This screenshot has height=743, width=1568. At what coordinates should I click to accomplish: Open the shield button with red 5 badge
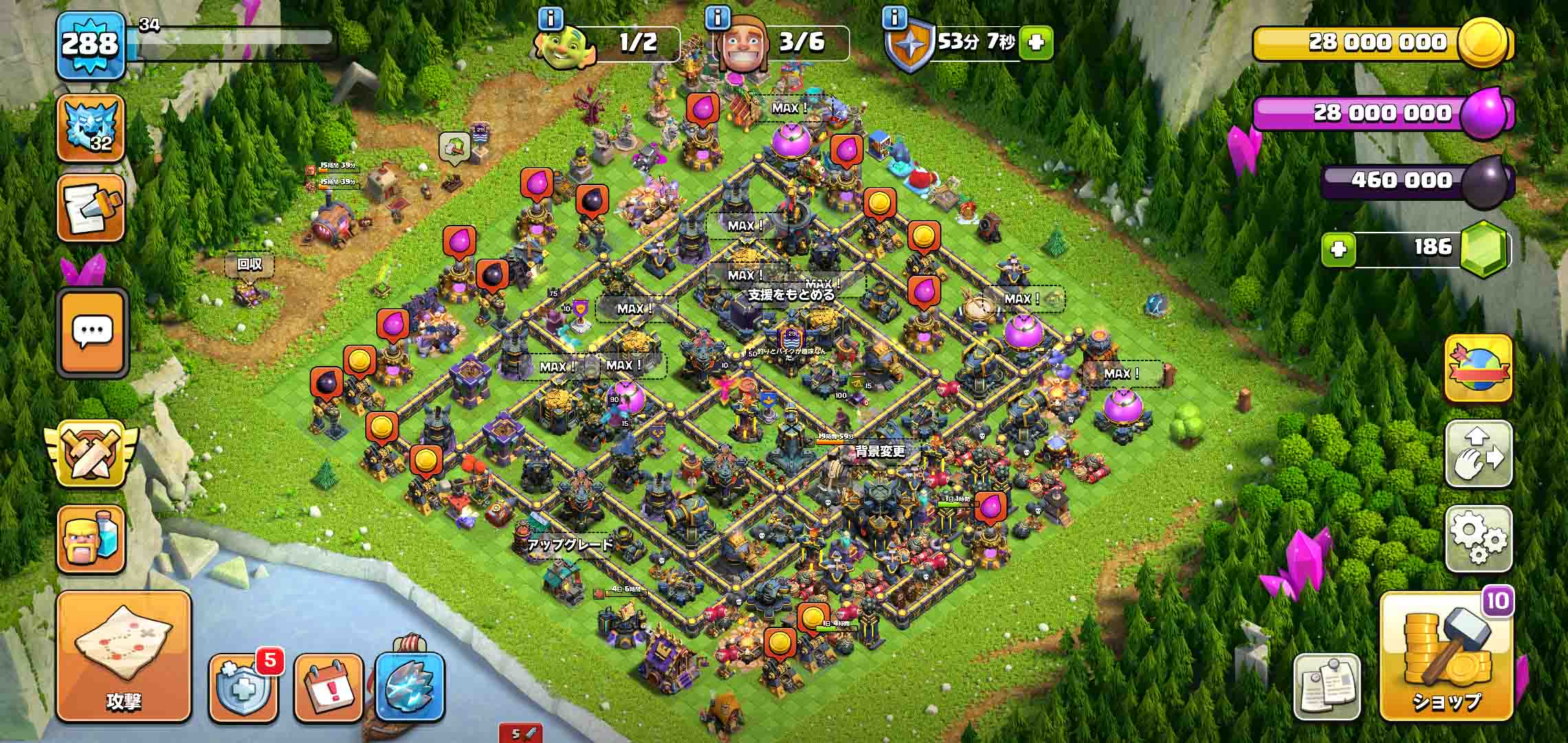[x=244, y=687]
